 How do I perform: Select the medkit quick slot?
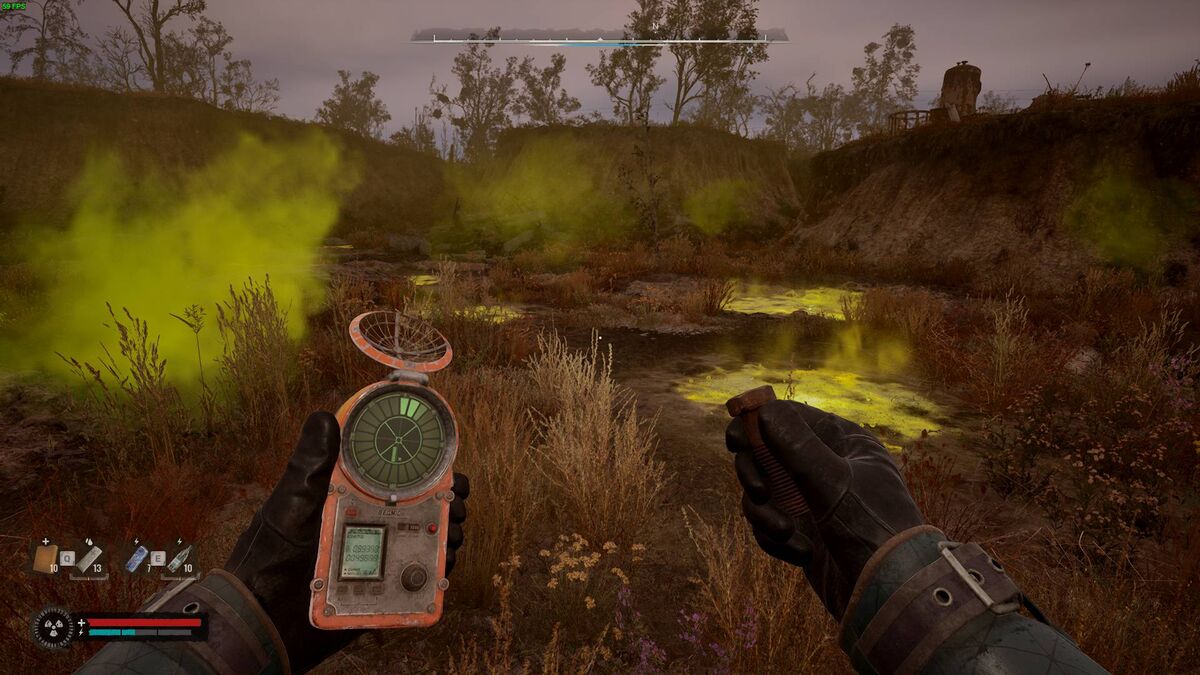[x=45, y=558]
